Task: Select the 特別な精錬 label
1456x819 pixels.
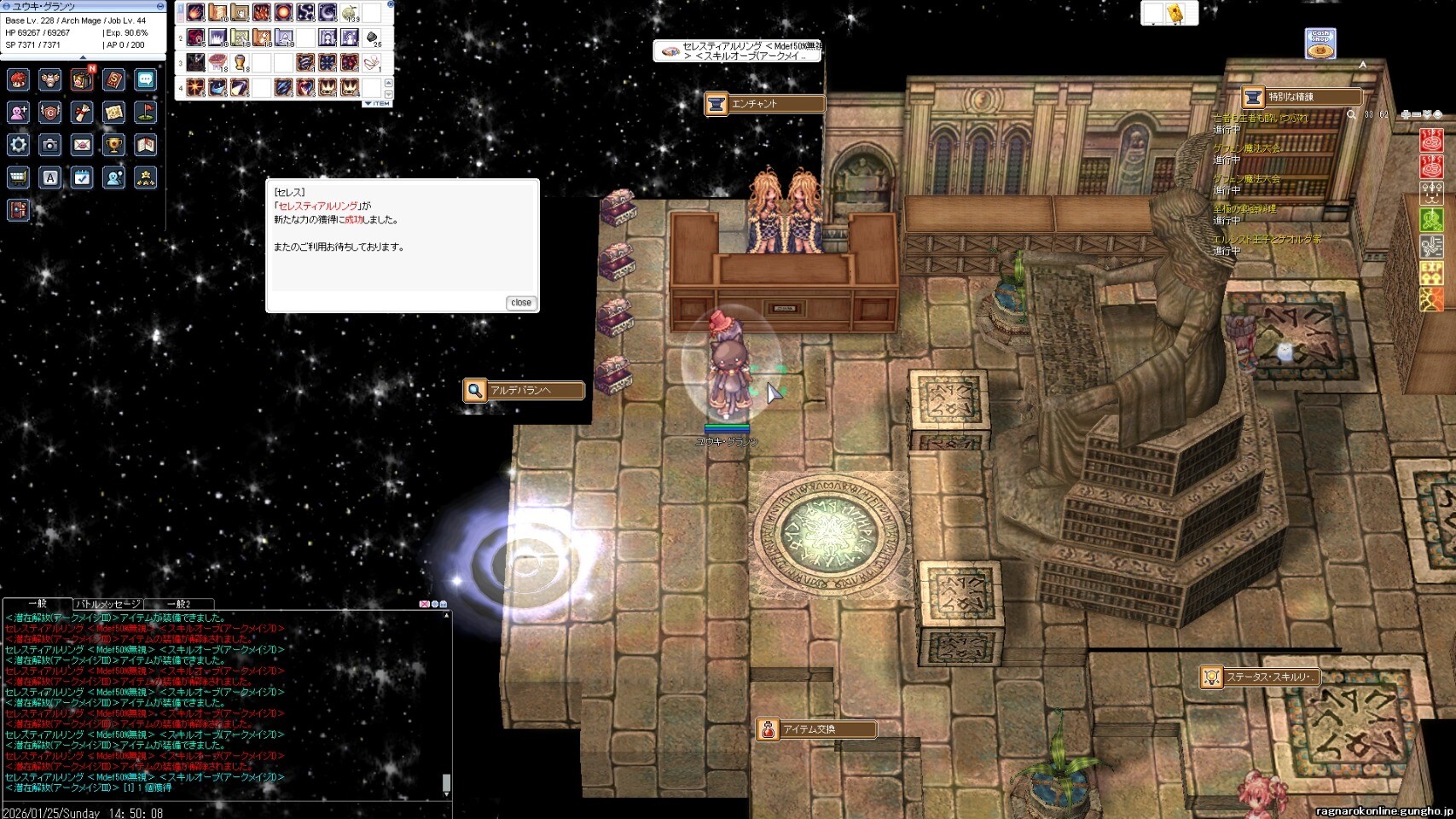Action: point(1301,97)
